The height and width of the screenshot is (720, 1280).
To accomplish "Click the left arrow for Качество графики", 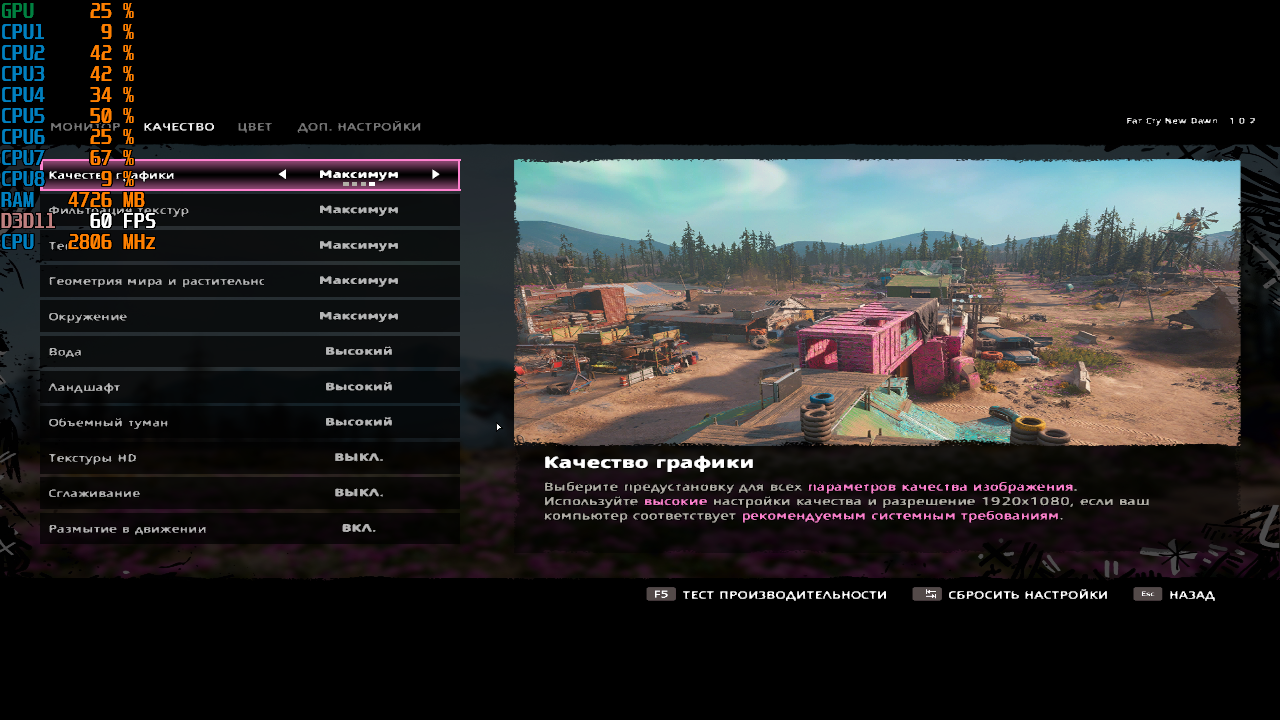I will [282, 174].
